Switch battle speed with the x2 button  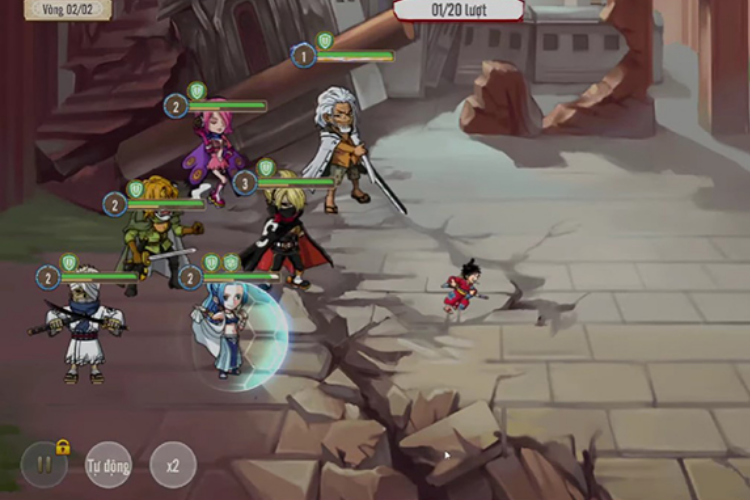click(173, 465)
